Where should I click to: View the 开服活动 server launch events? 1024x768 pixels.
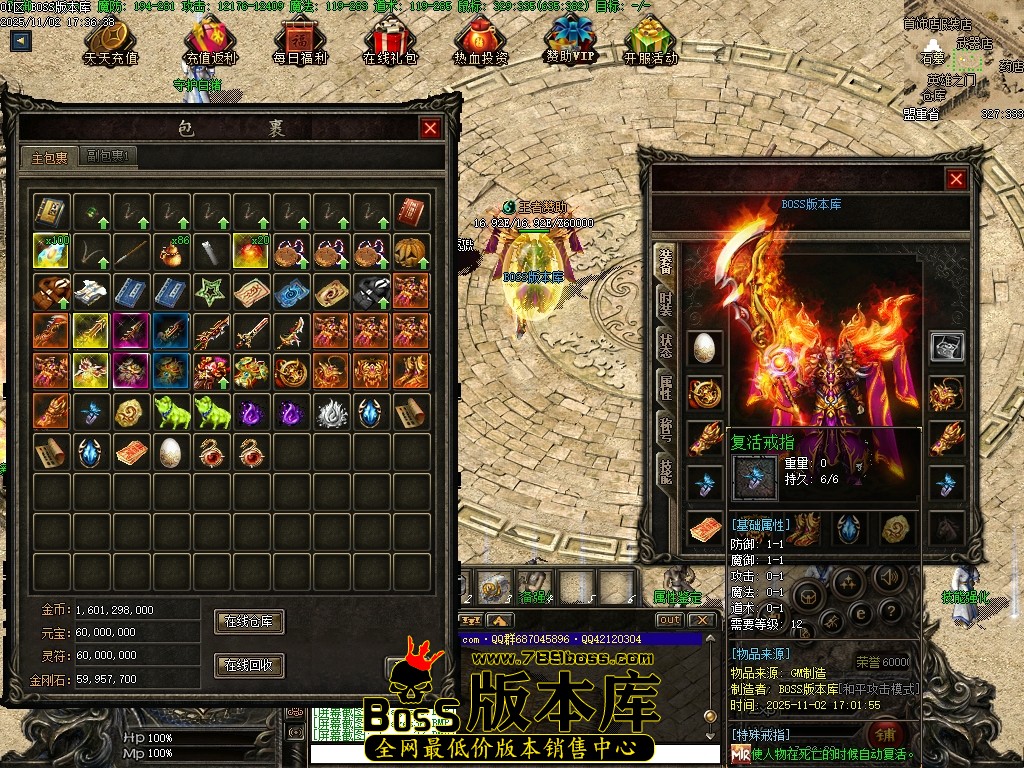tap(650, 42)
